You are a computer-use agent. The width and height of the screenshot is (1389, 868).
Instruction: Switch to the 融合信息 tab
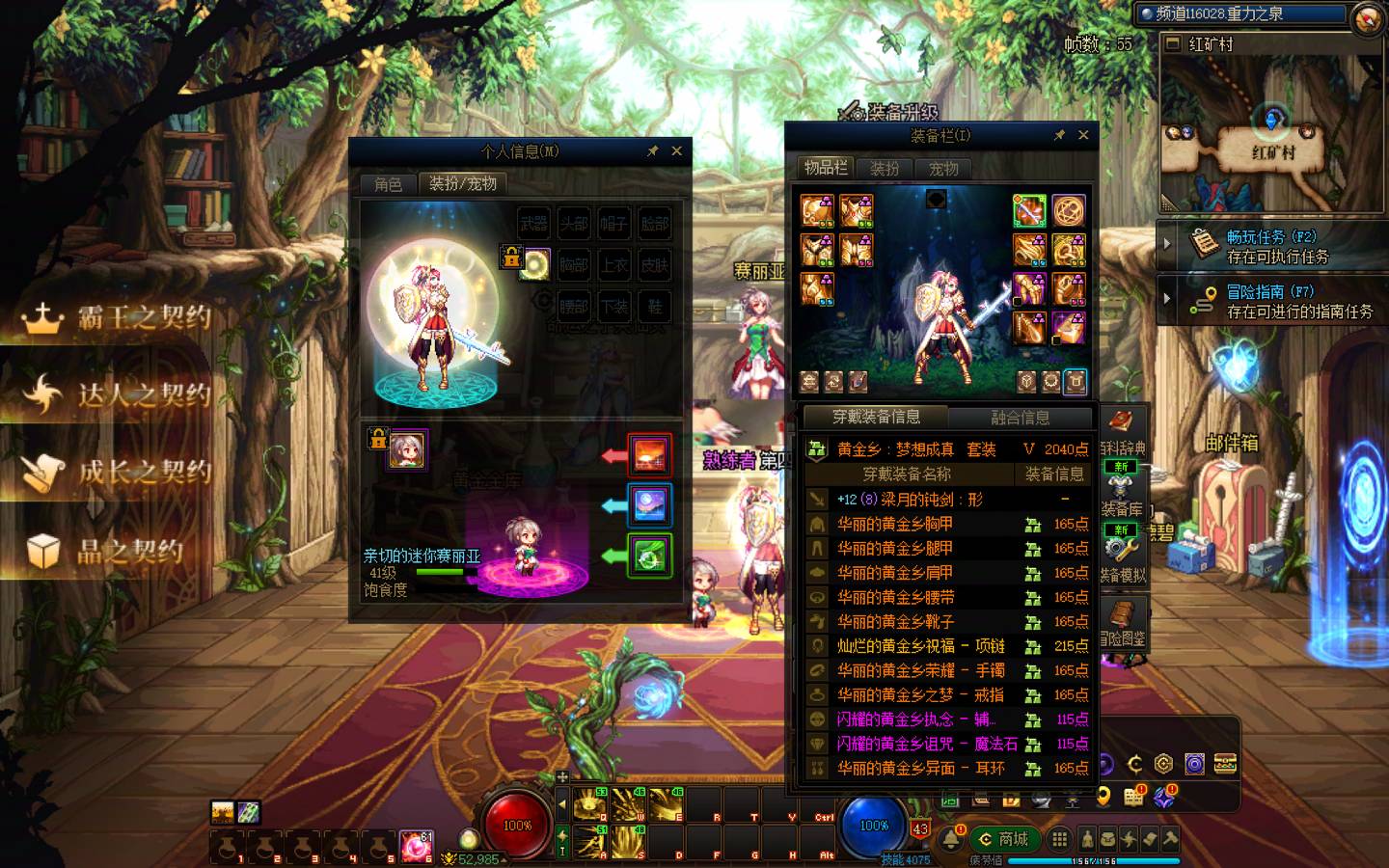click(x=1021, y=418)
